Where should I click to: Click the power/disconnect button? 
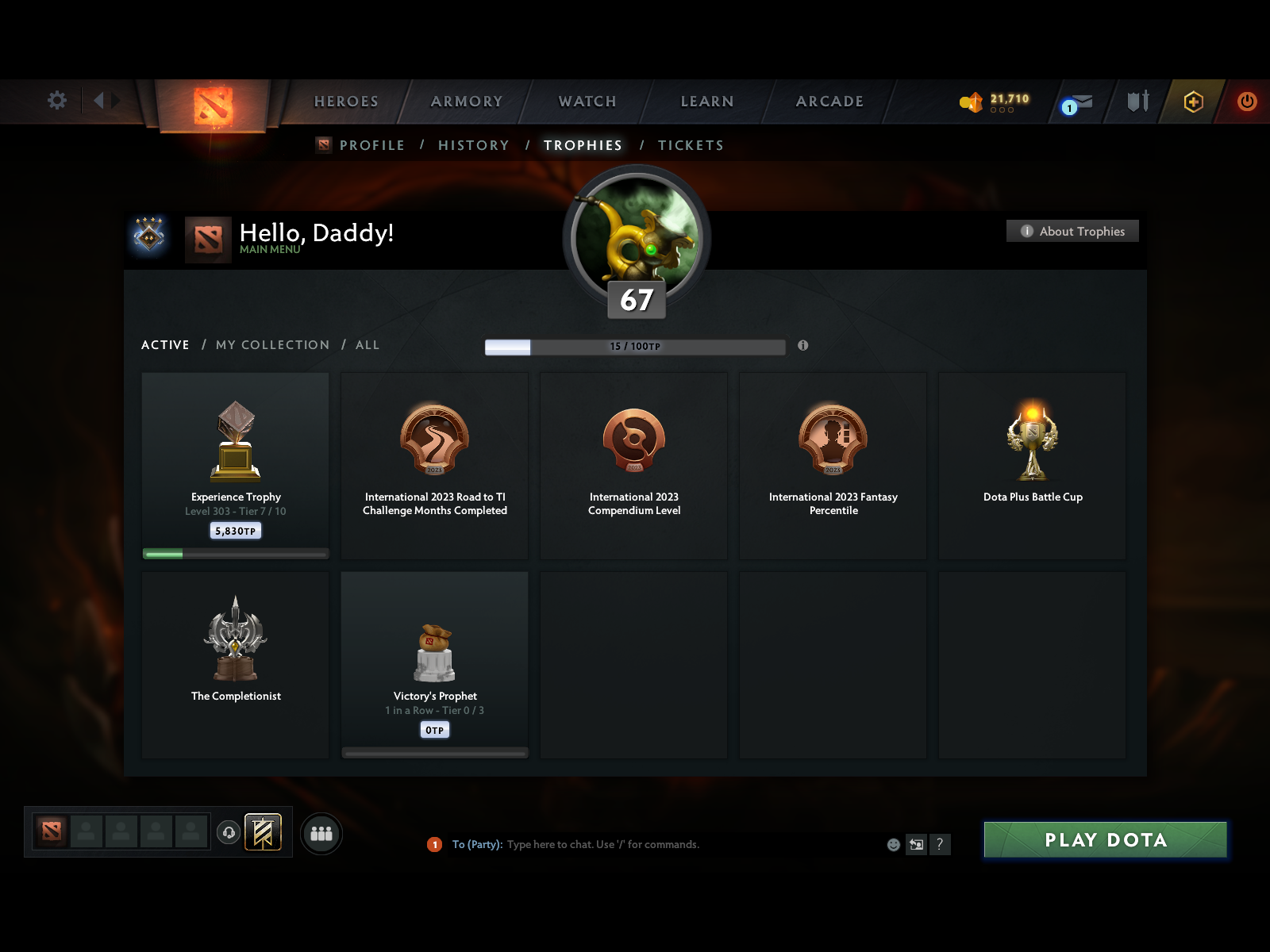pos(1246,102)
